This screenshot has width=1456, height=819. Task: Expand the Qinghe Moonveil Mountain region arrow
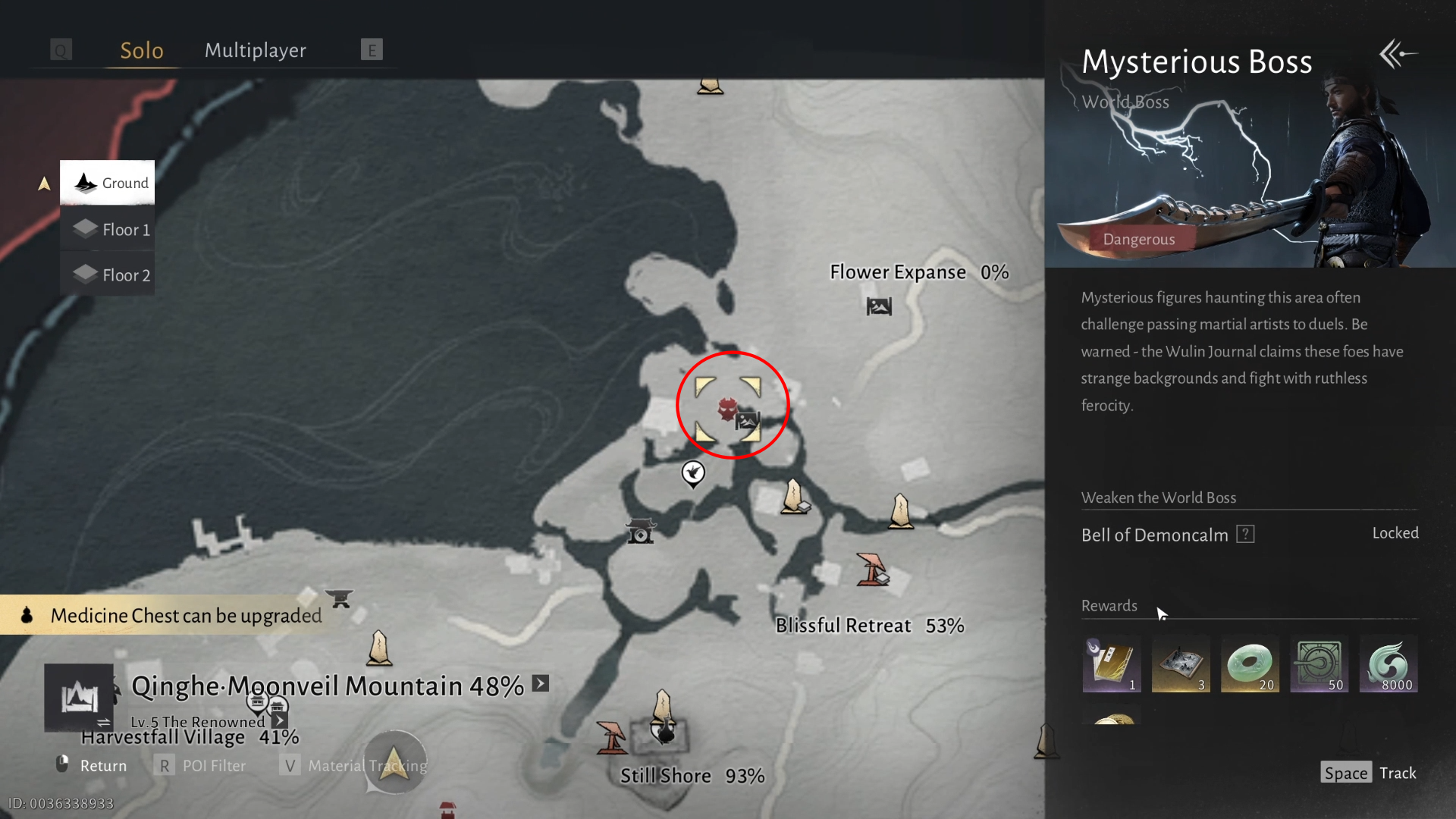point(541,683)
